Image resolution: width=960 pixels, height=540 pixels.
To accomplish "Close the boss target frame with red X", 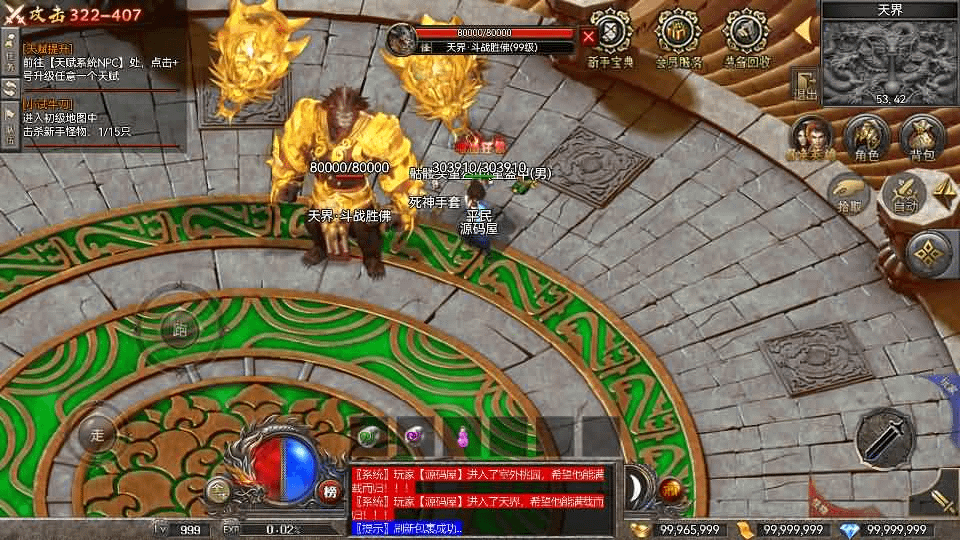I will [x=589, y=38].
